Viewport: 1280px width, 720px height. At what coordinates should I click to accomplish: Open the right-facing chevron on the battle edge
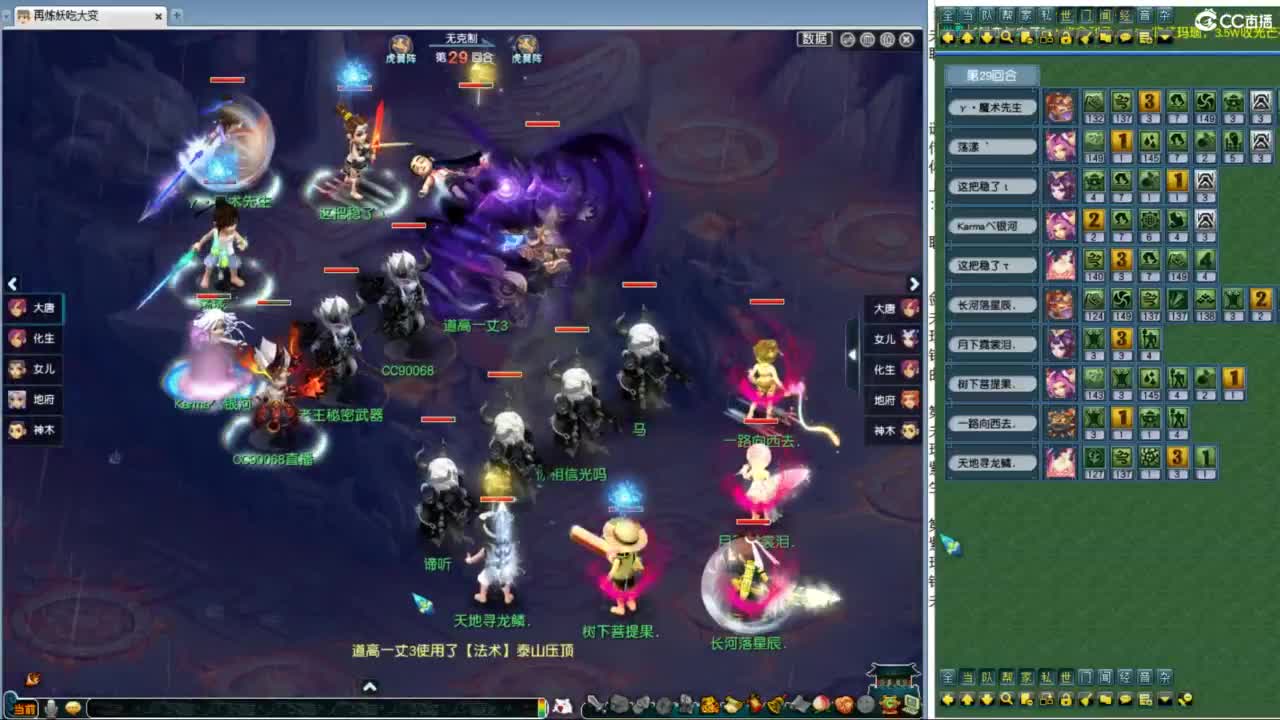click(914, 284)
